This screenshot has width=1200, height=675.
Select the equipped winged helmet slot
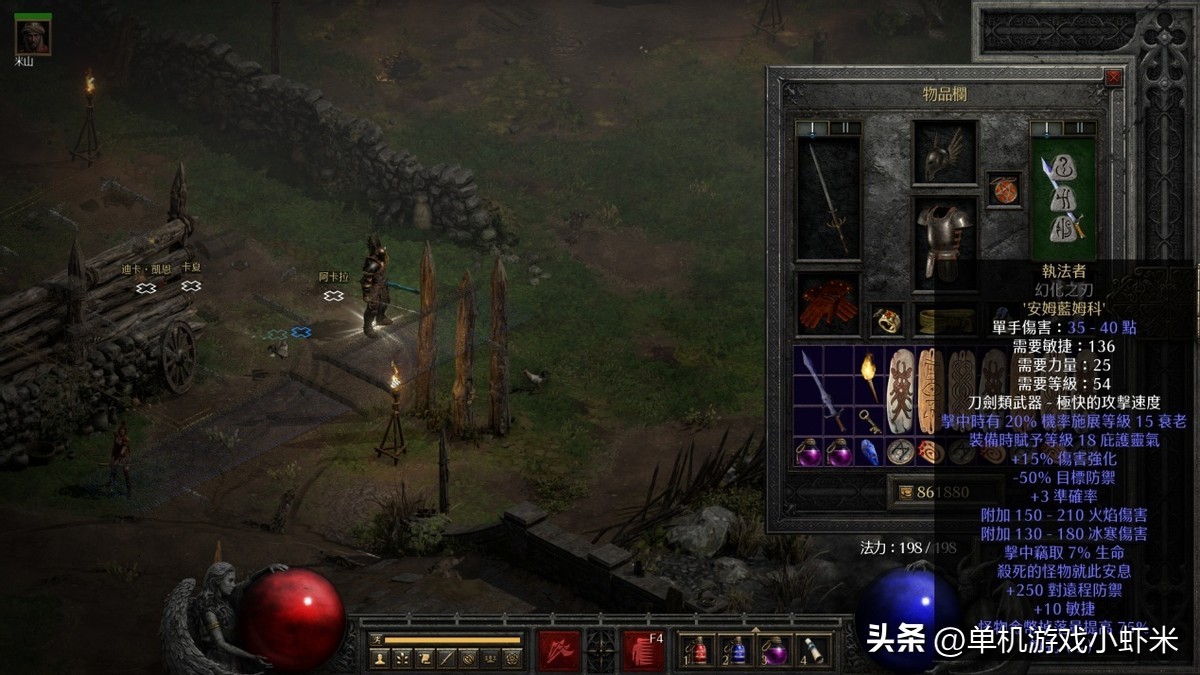[x=944, y=154]
